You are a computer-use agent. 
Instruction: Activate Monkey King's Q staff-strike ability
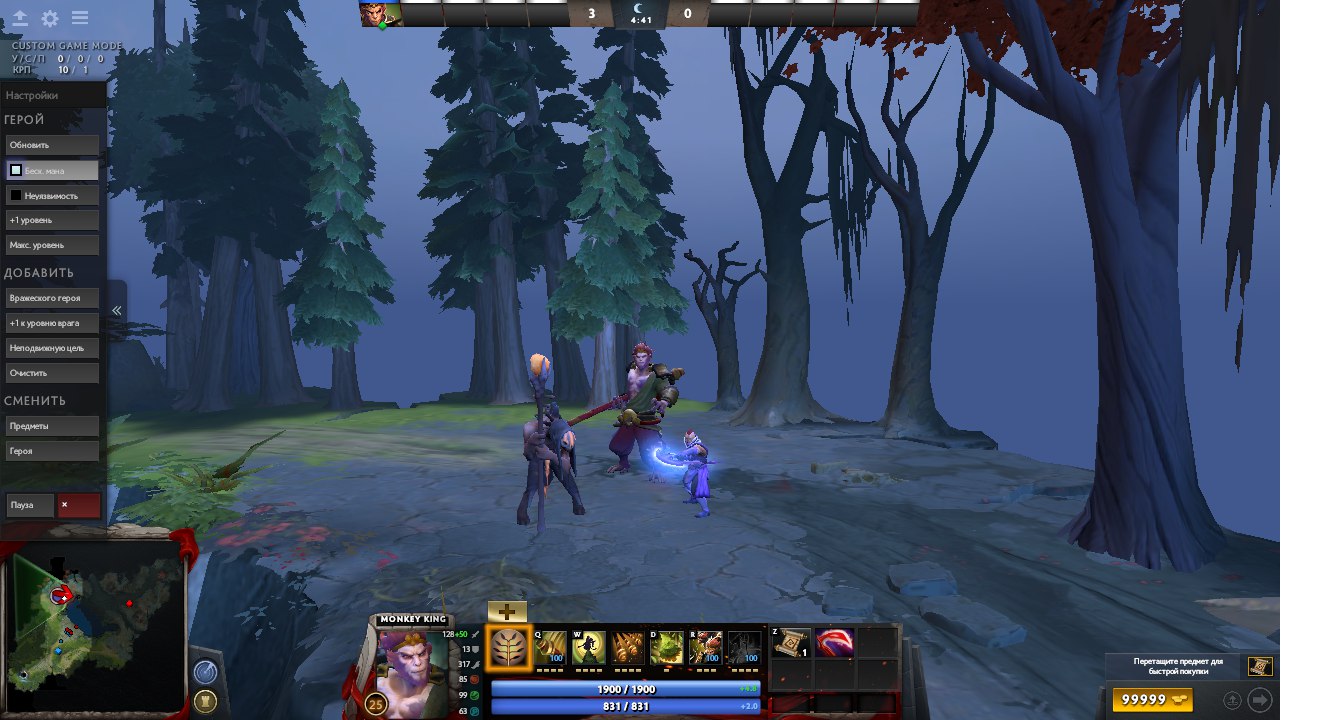550,648
